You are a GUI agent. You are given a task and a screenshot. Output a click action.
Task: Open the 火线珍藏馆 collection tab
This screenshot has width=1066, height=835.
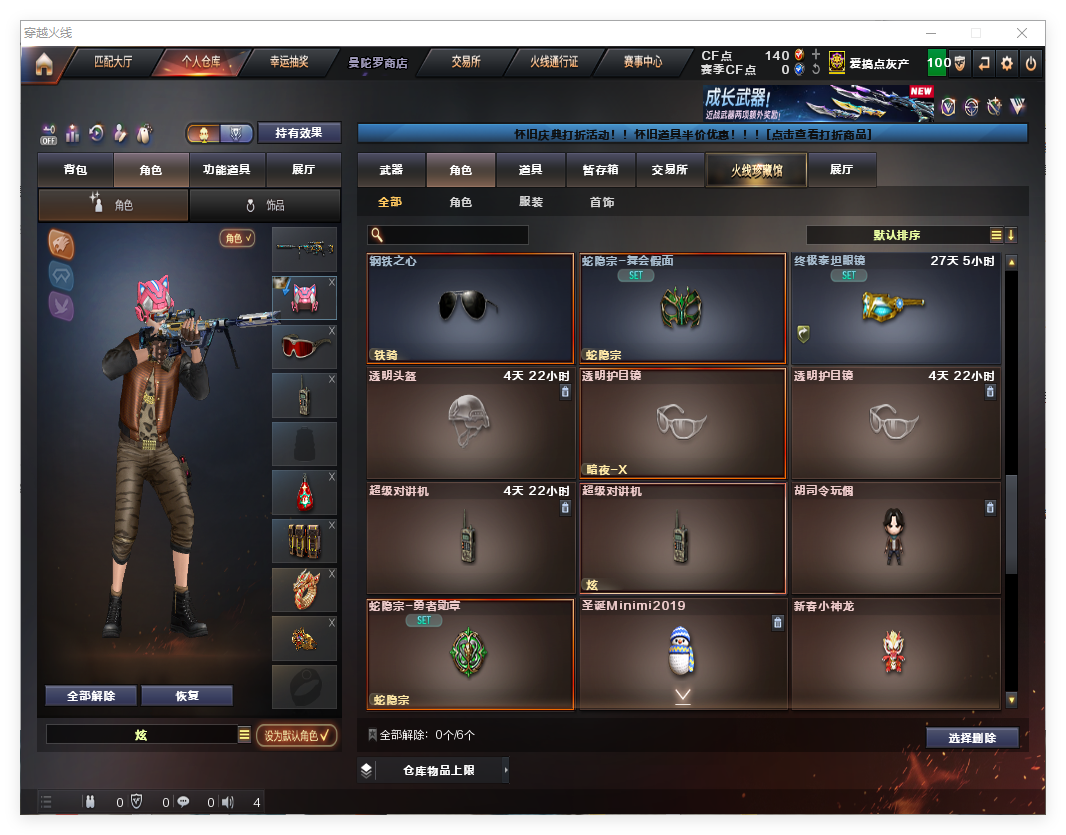point(756,170)
